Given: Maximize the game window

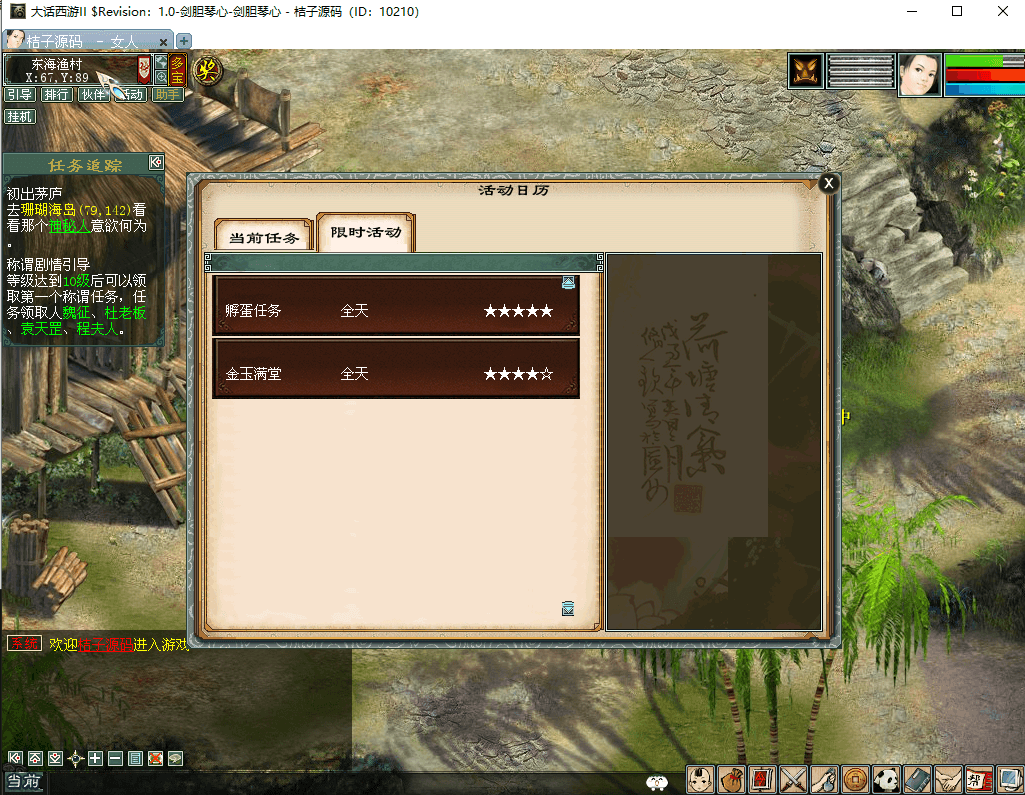Looking at the screenshot, I should pos(957,12).
